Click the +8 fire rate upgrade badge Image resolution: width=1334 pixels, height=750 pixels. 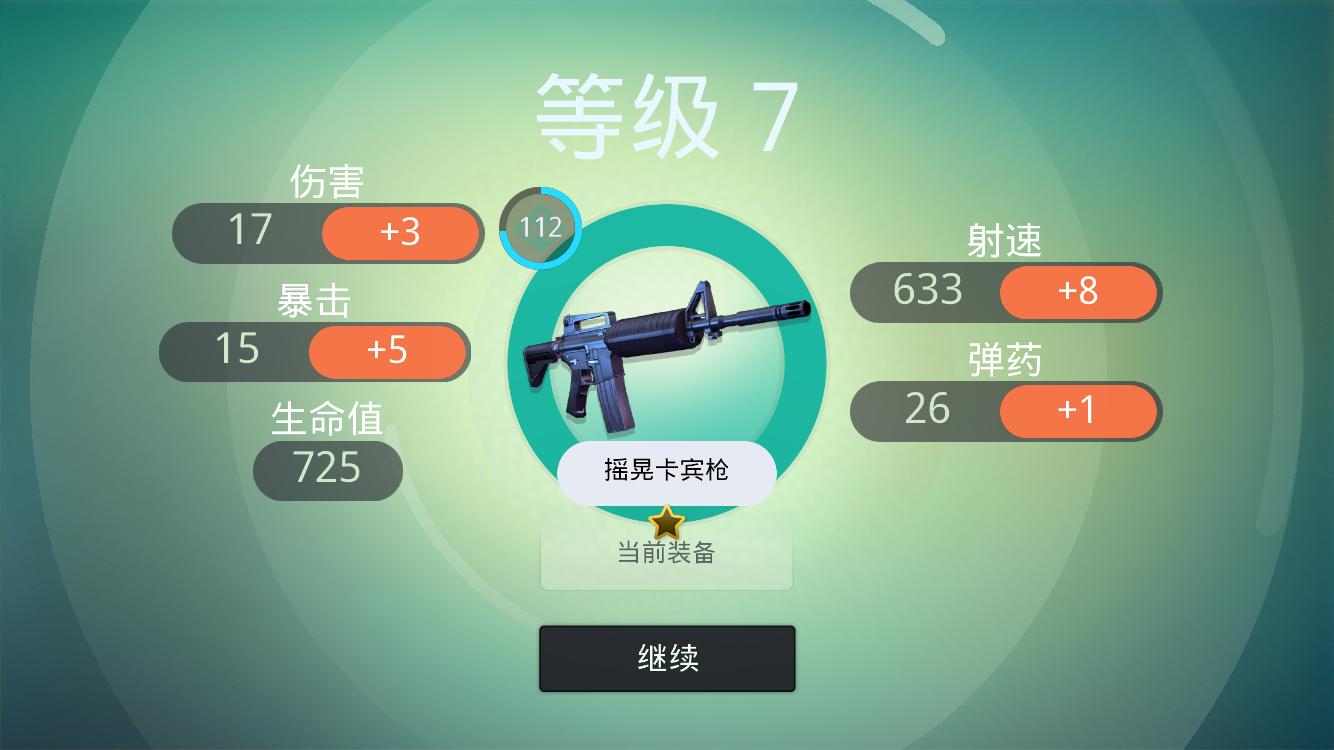click(1078, 292)
